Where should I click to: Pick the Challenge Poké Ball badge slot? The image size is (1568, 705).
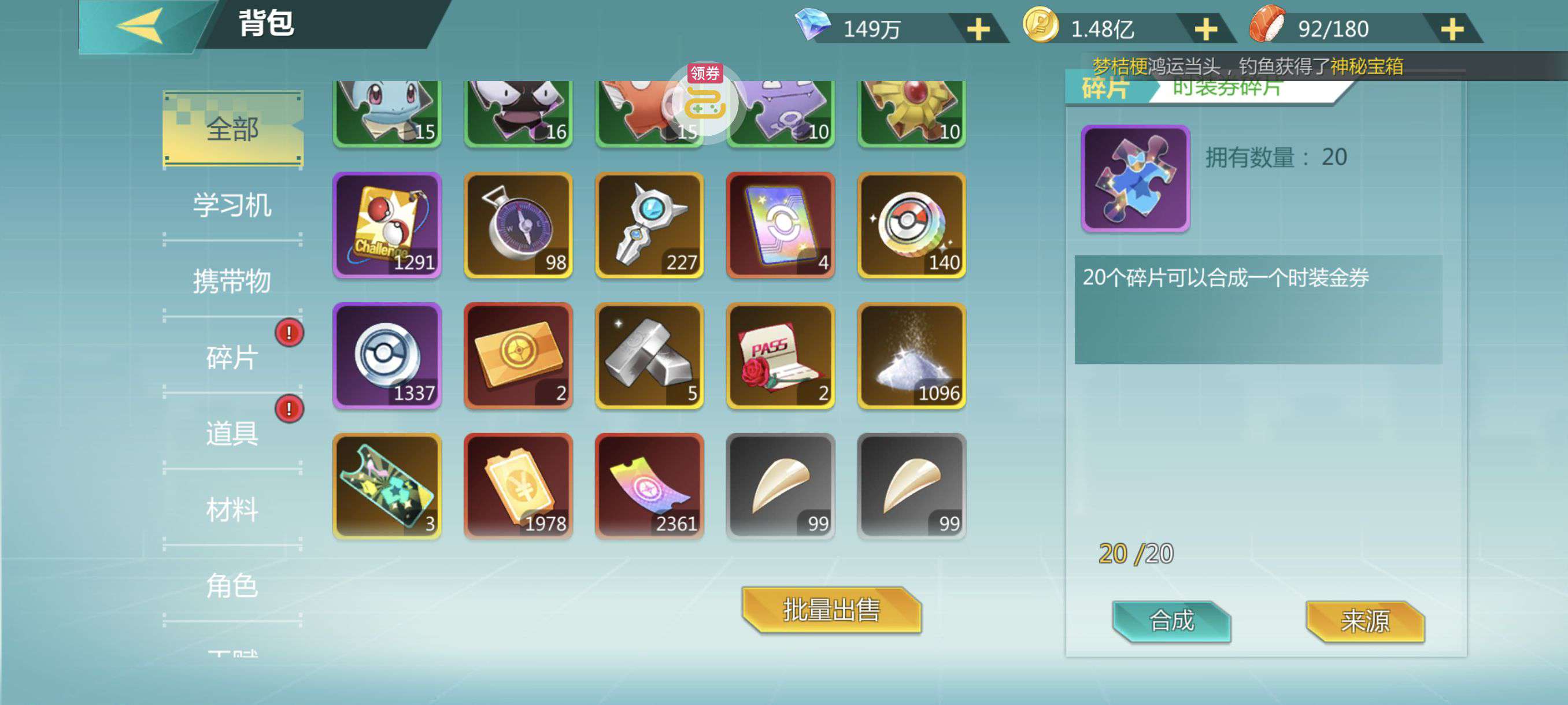(387, 225)
